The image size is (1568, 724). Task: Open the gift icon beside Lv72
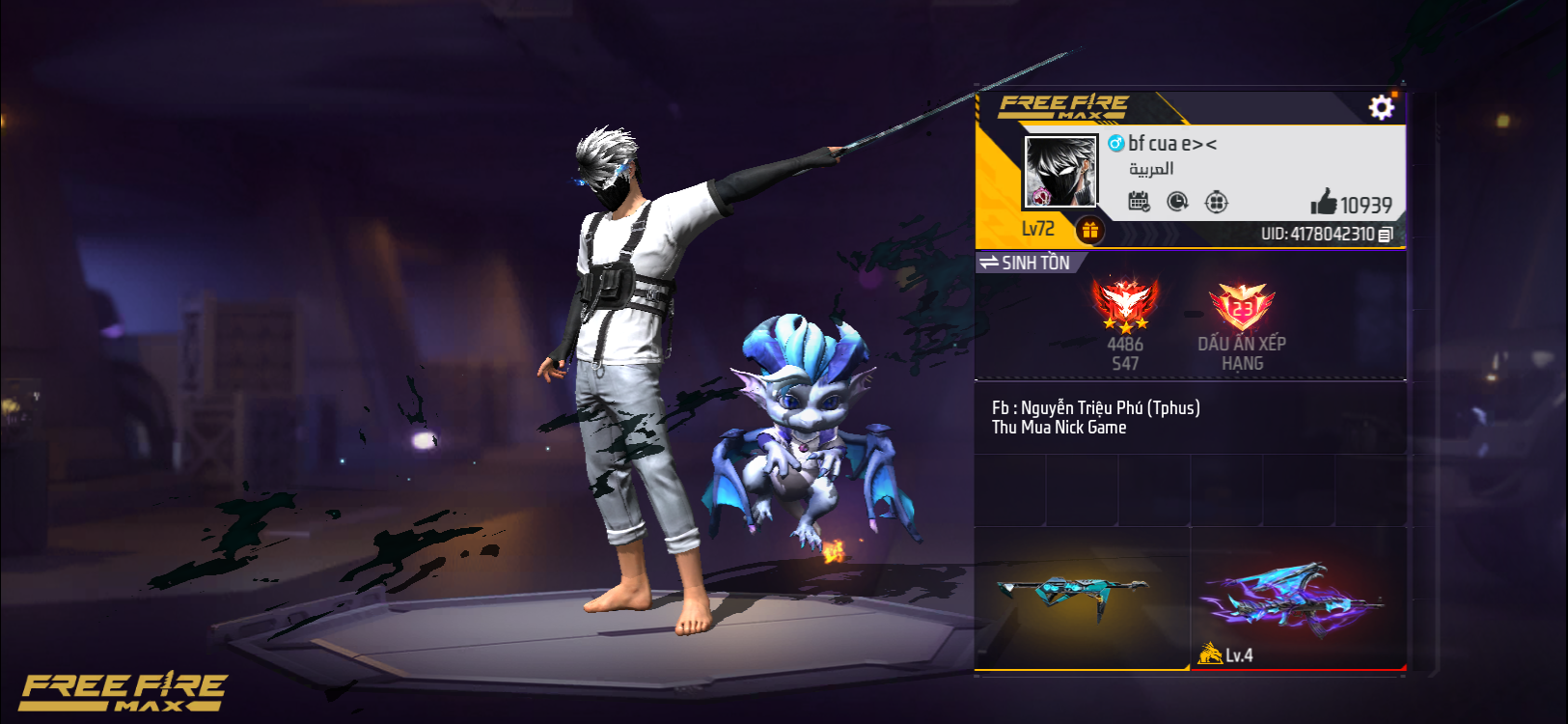point(1091,230)
